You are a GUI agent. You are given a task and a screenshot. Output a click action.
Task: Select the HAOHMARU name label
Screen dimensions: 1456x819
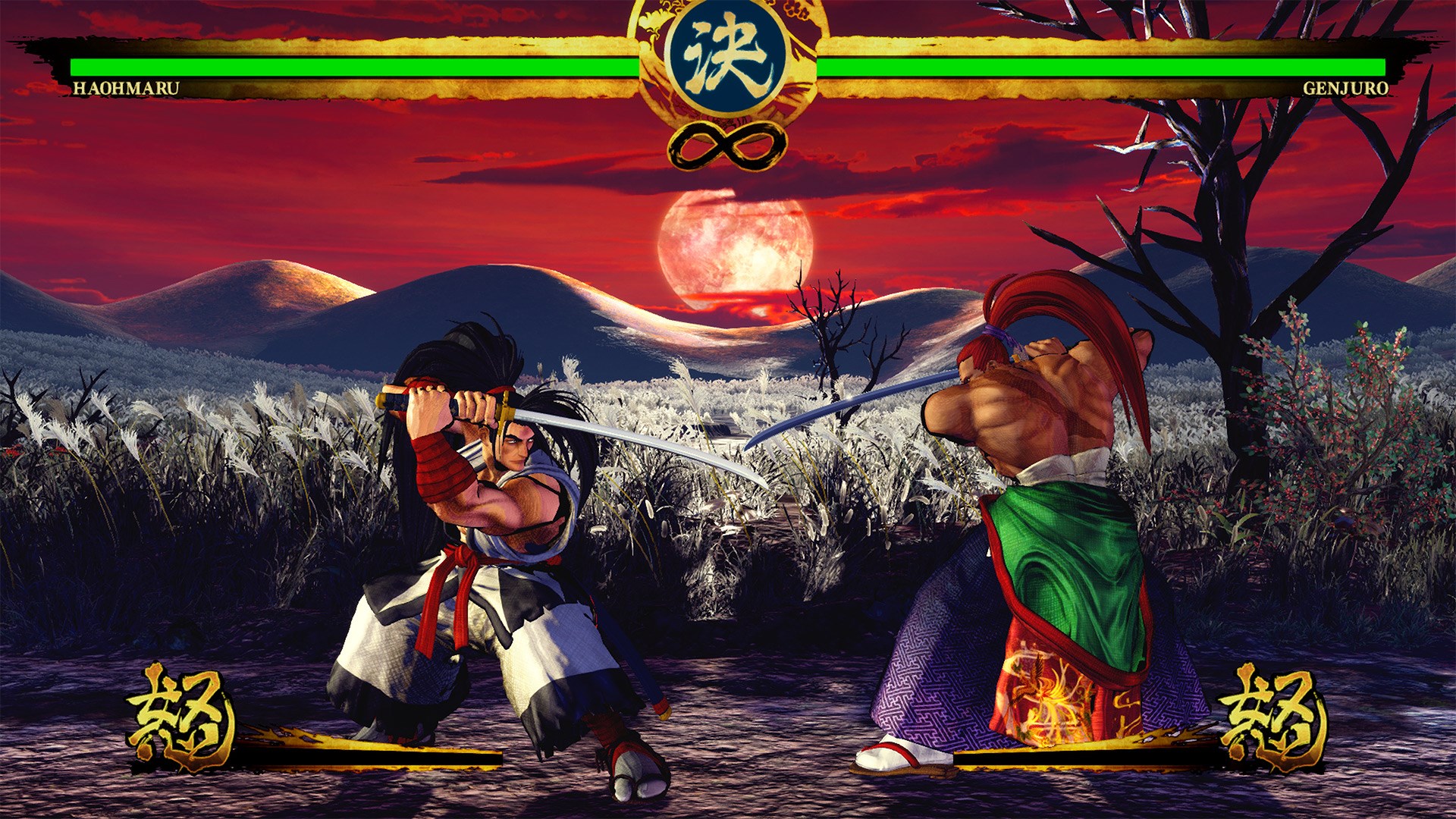(x=125, y=87)
